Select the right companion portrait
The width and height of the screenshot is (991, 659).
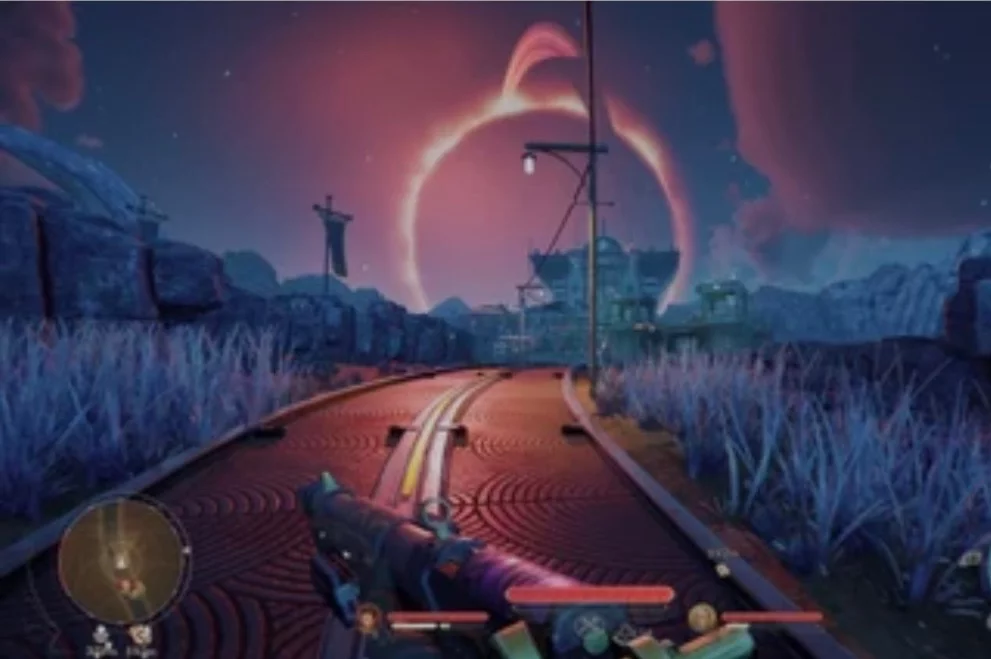tap(702, 616)
